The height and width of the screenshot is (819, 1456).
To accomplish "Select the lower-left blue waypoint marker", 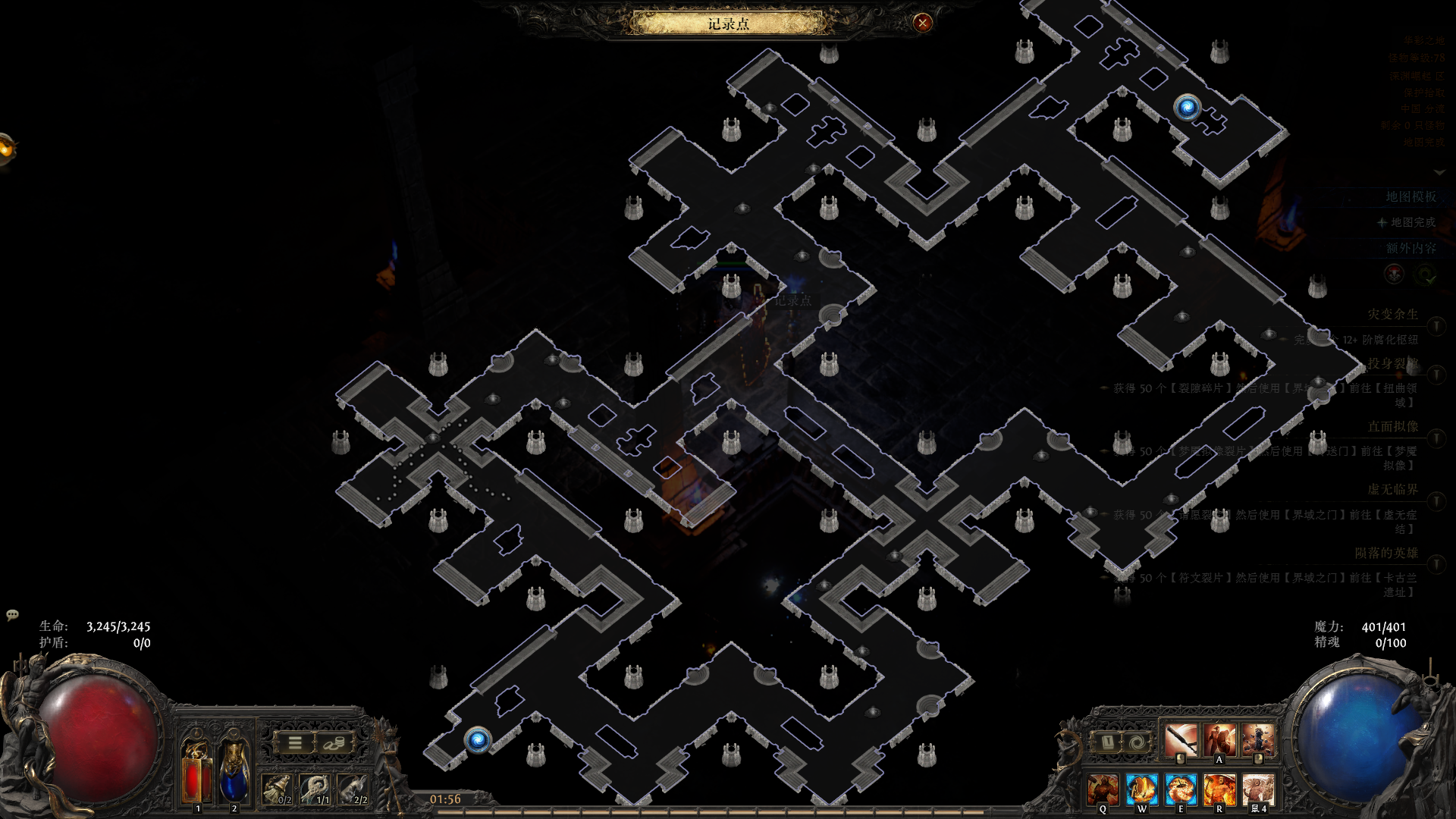I will (x=478, y=739).
